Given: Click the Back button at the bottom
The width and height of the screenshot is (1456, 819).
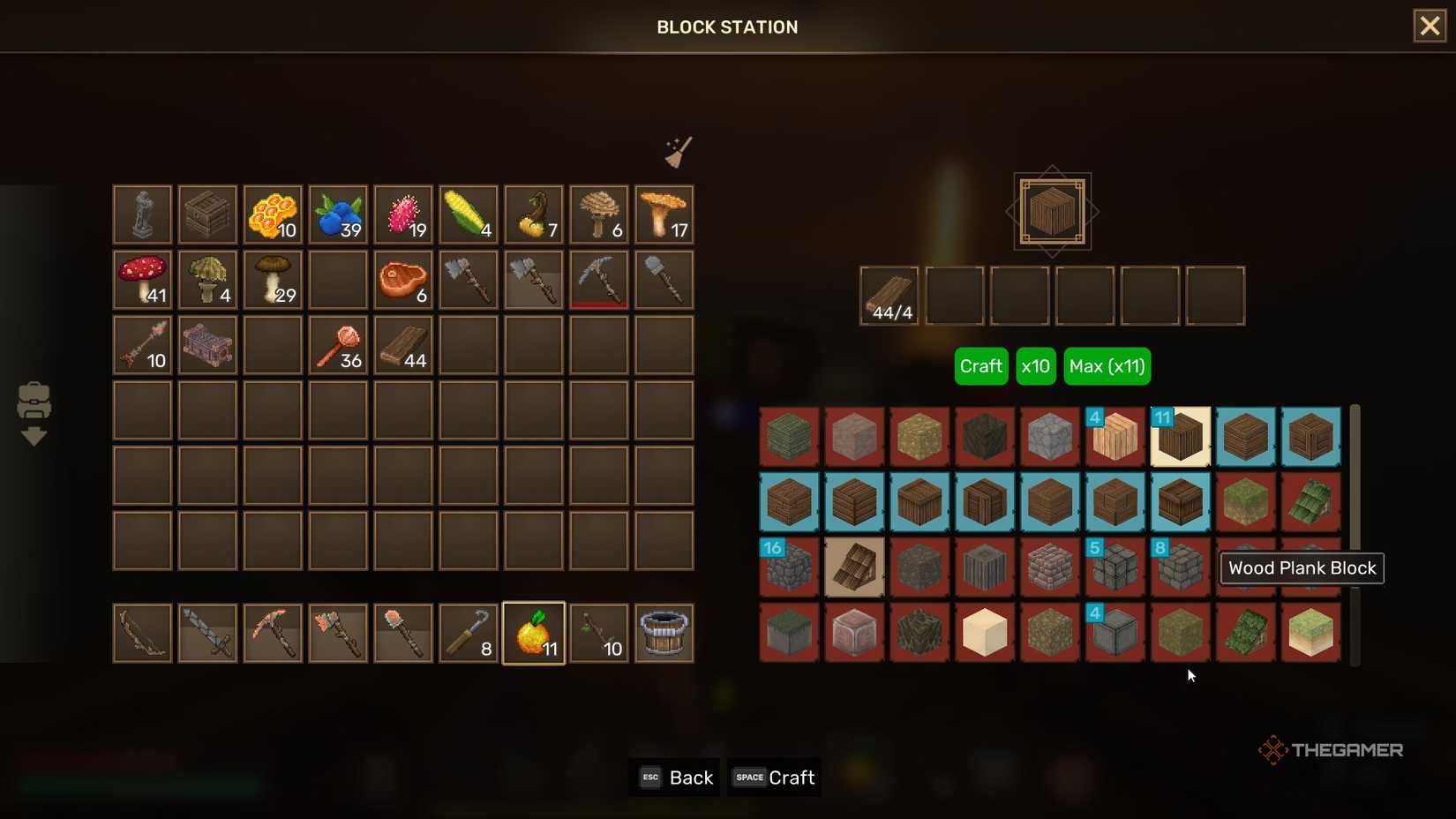Looking at the screenshot, I should tap(674, 778).
